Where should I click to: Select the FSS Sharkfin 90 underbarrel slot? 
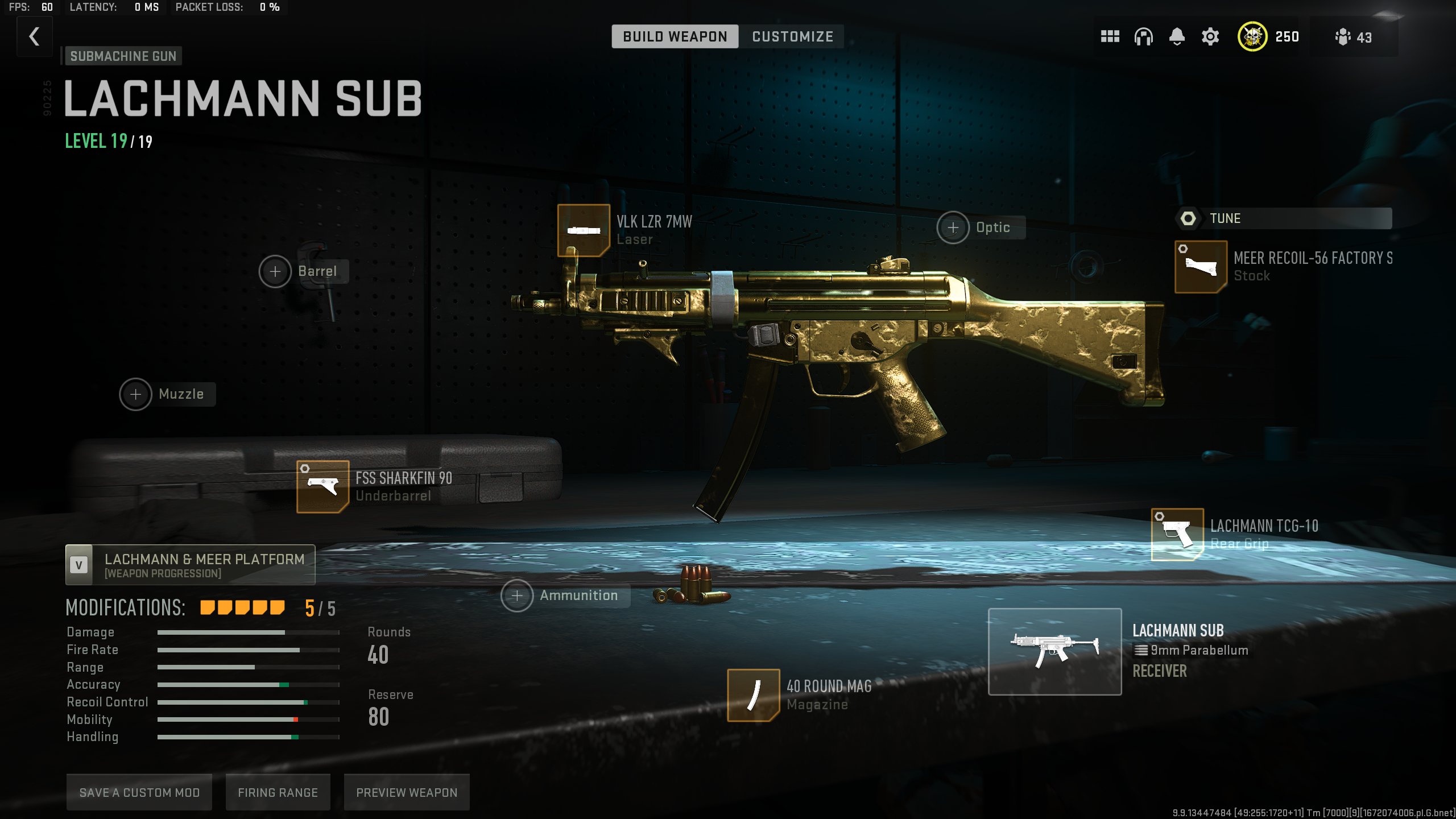[322, 486]
